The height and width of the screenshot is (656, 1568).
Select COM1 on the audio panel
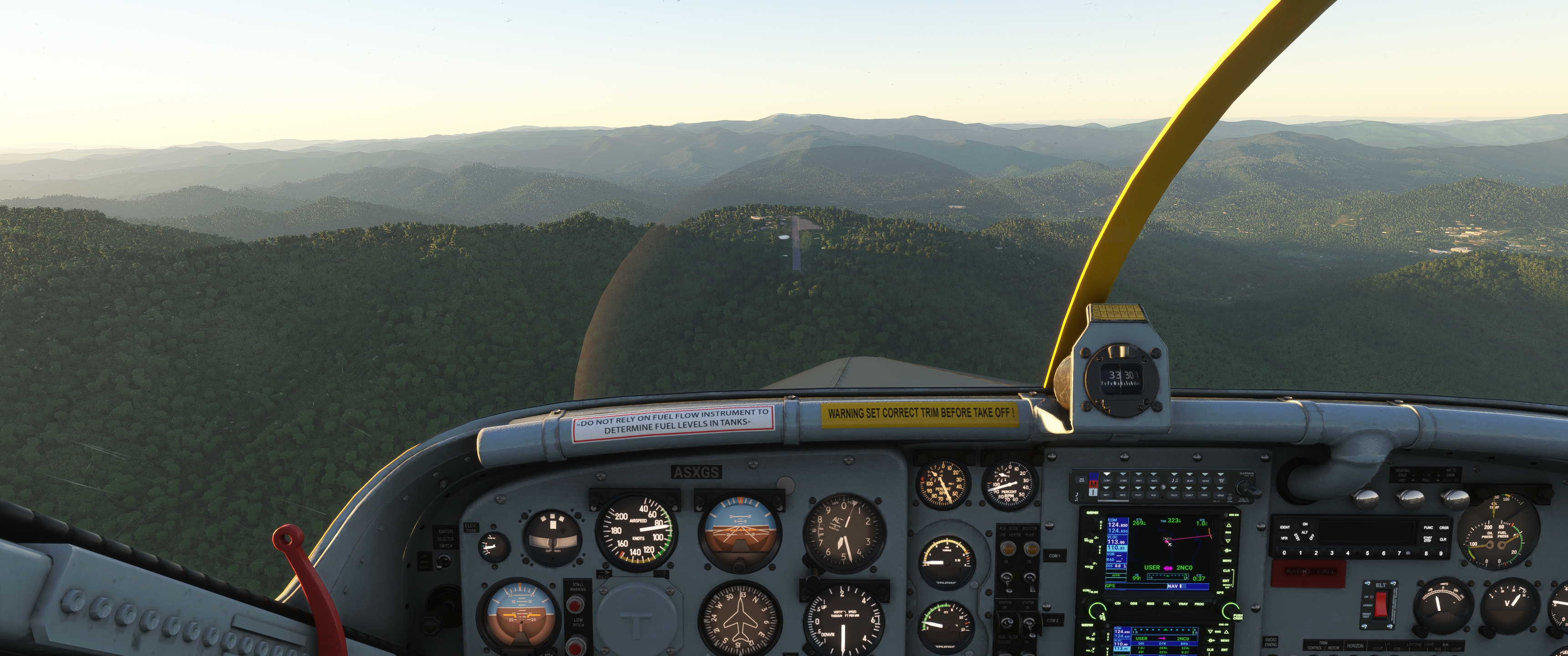point(1107,481)
